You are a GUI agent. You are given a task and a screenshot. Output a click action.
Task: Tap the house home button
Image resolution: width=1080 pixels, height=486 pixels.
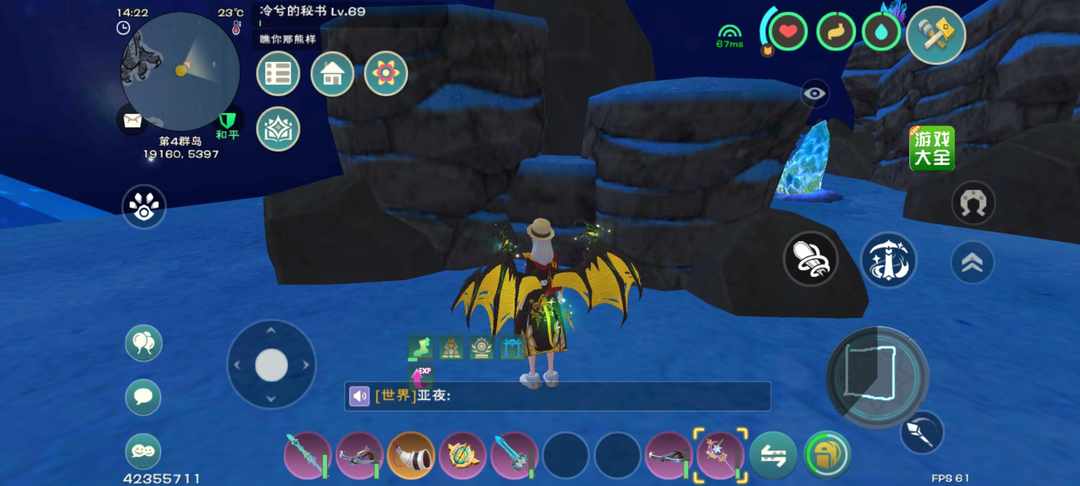(x=332, y=73)
